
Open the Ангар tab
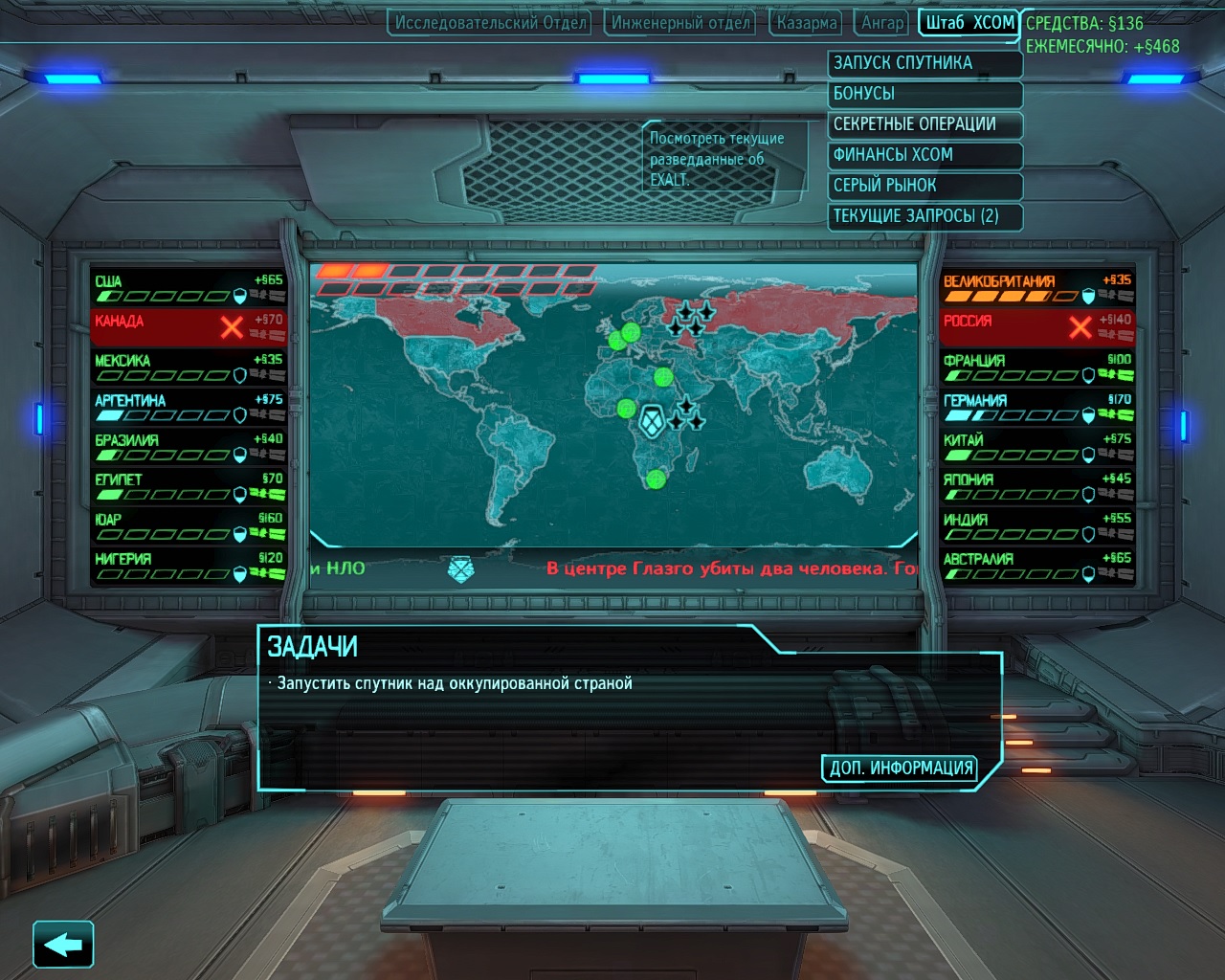point(881,22)
